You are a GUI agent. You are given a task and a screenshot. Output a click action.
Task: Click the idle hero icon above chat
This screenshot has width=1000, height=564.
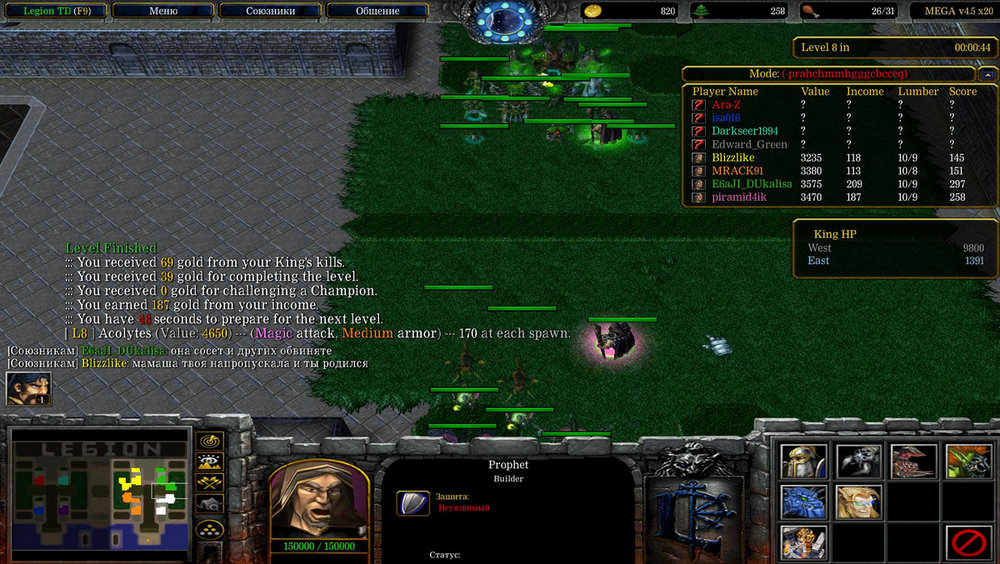[x=29, y=389]
